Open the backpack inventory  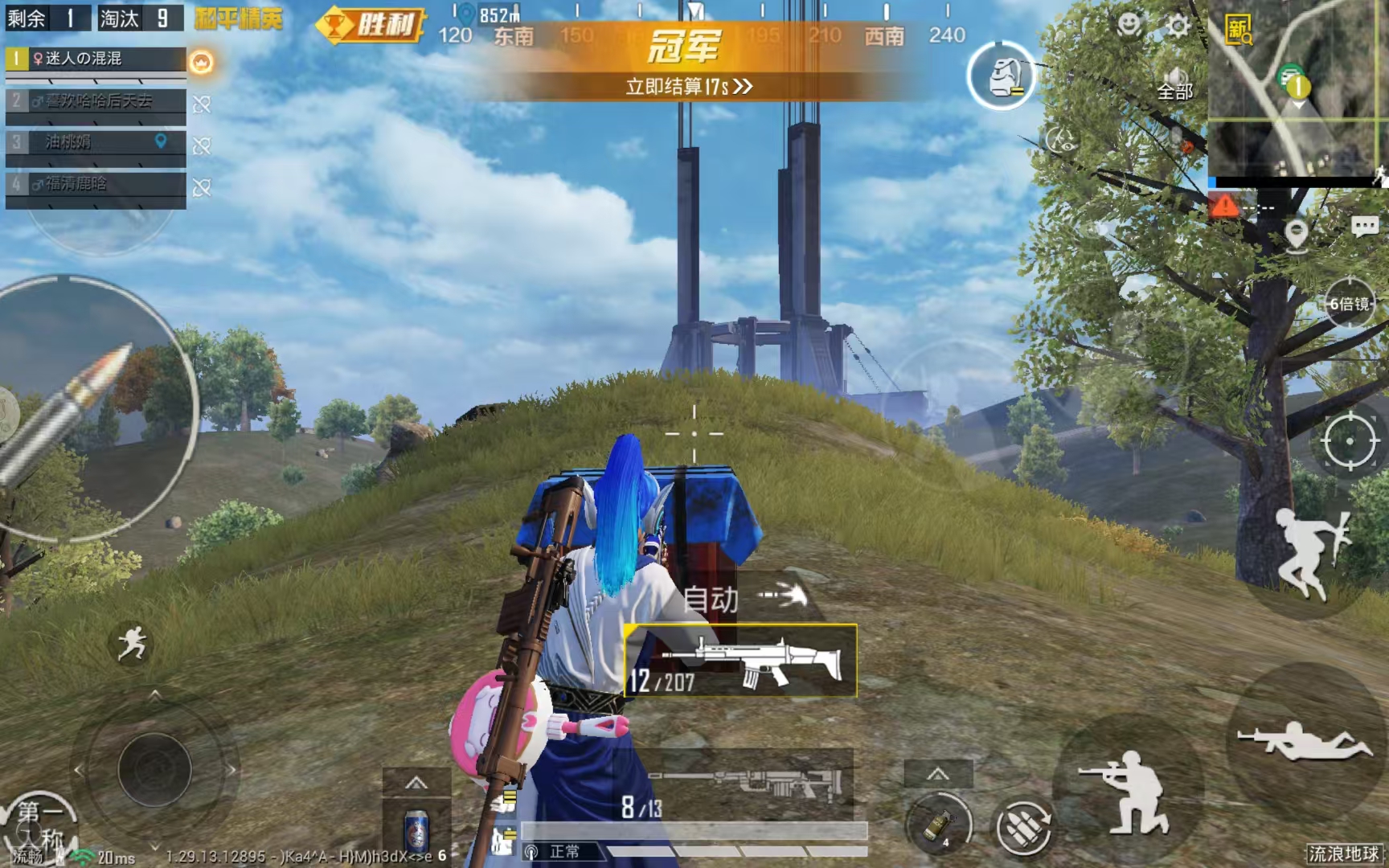(1002, 76)
